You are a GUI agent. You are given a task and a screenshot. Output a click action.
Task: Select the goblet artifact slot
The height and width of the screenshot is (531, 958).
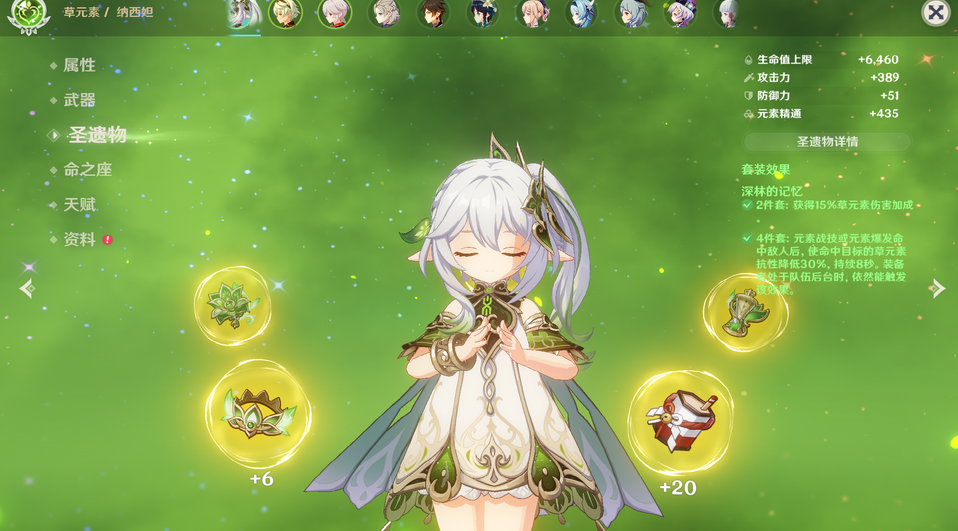pyautogui.click(x=745, y=313)
